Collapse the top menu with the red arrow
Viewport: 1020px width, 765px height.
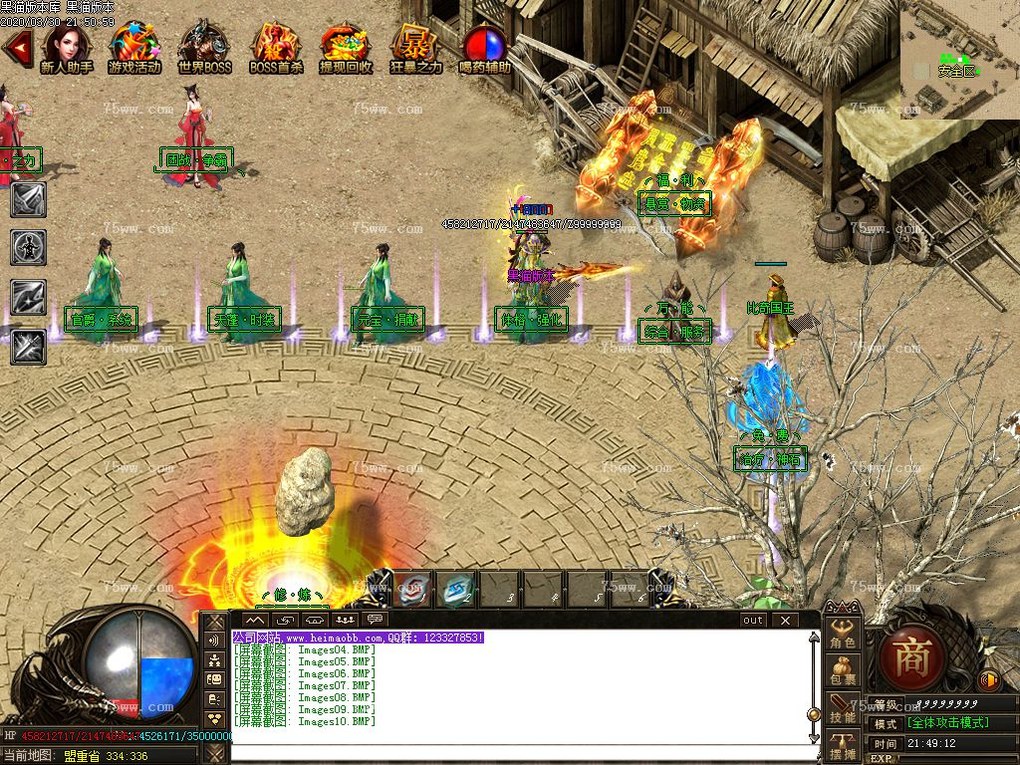(15, 46)
